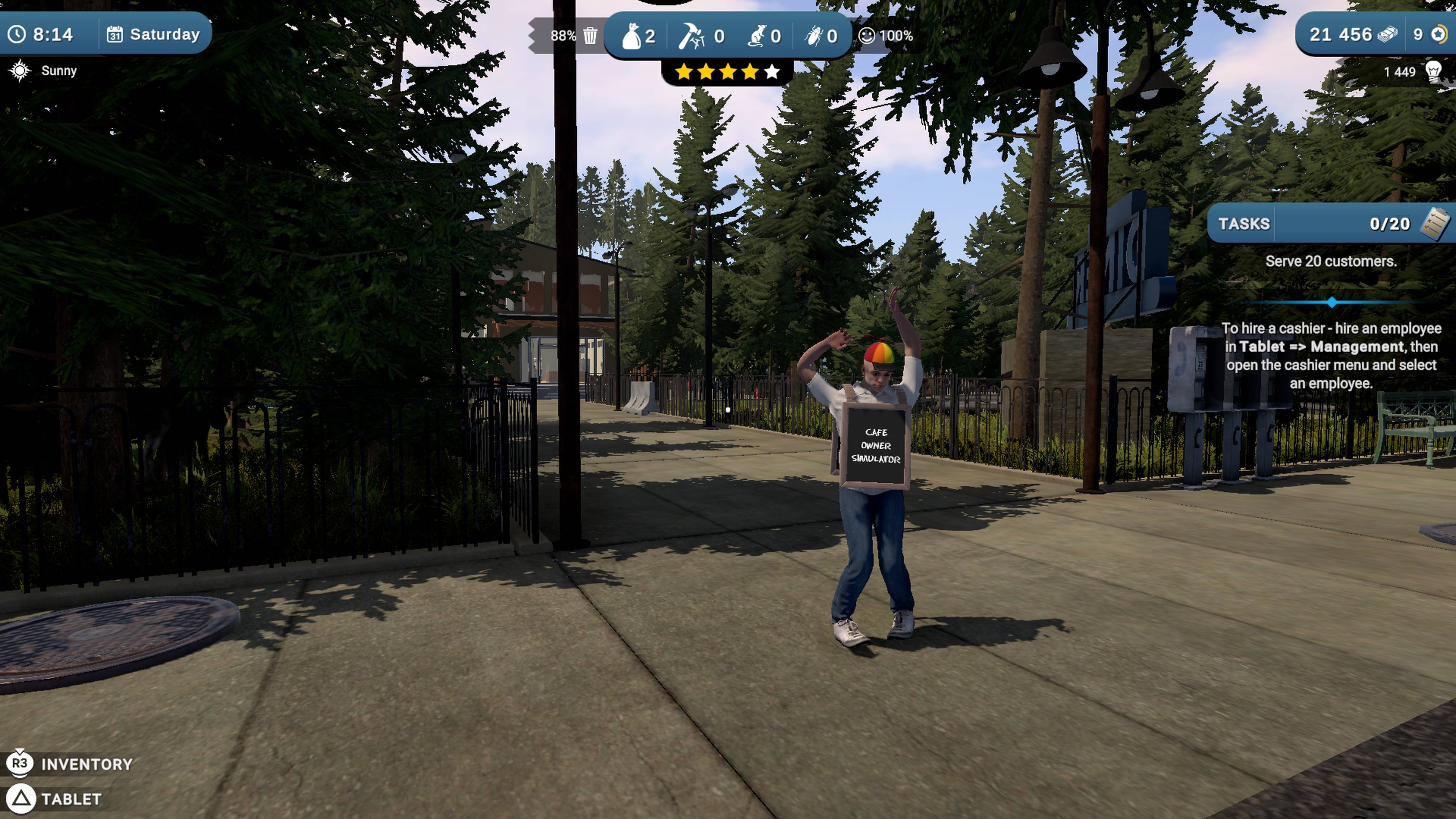Image resolution: width=1456 pixels, height=819 pixels.
Task: Toggle the fifth empty rating star
Action: (x=772, y=71)
